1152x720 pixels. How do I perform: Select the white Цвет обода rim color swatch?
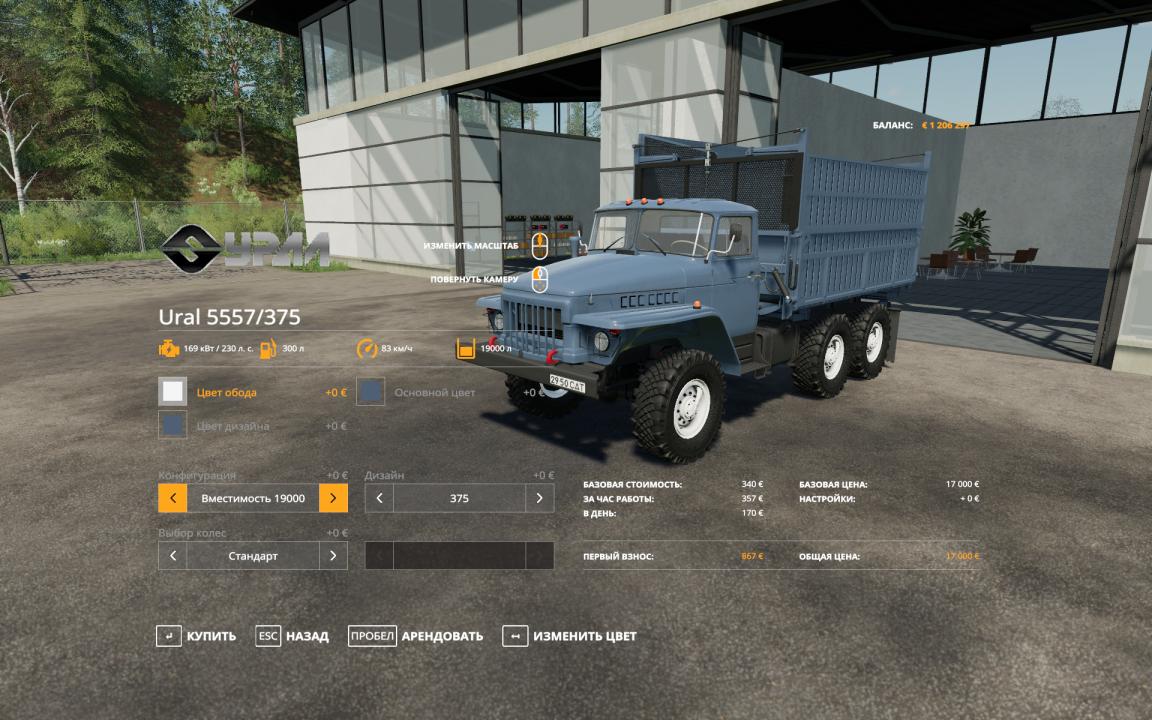[x=173, y=392]
